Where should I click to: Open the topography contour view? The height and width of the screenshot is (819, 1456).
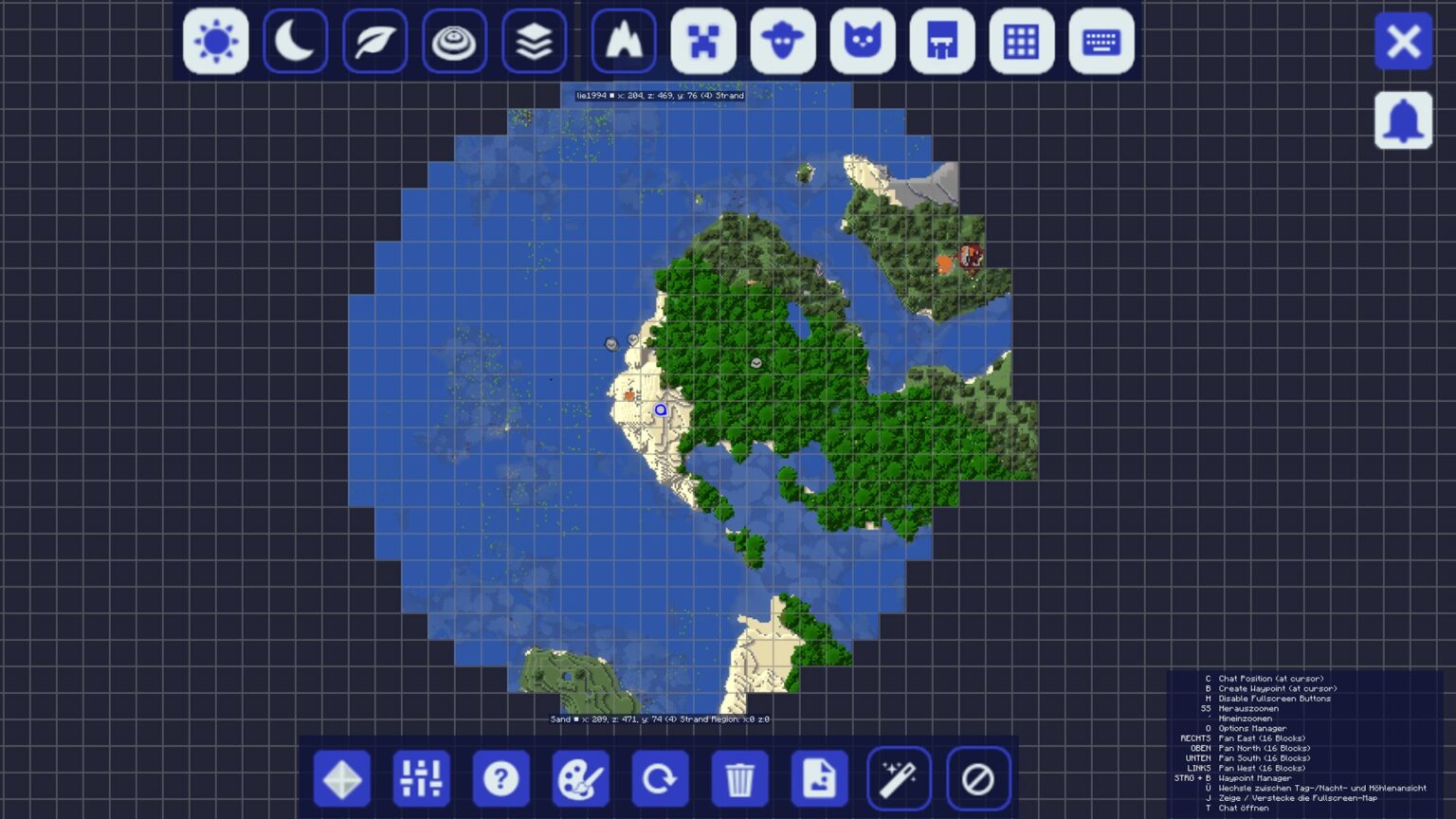455,42
